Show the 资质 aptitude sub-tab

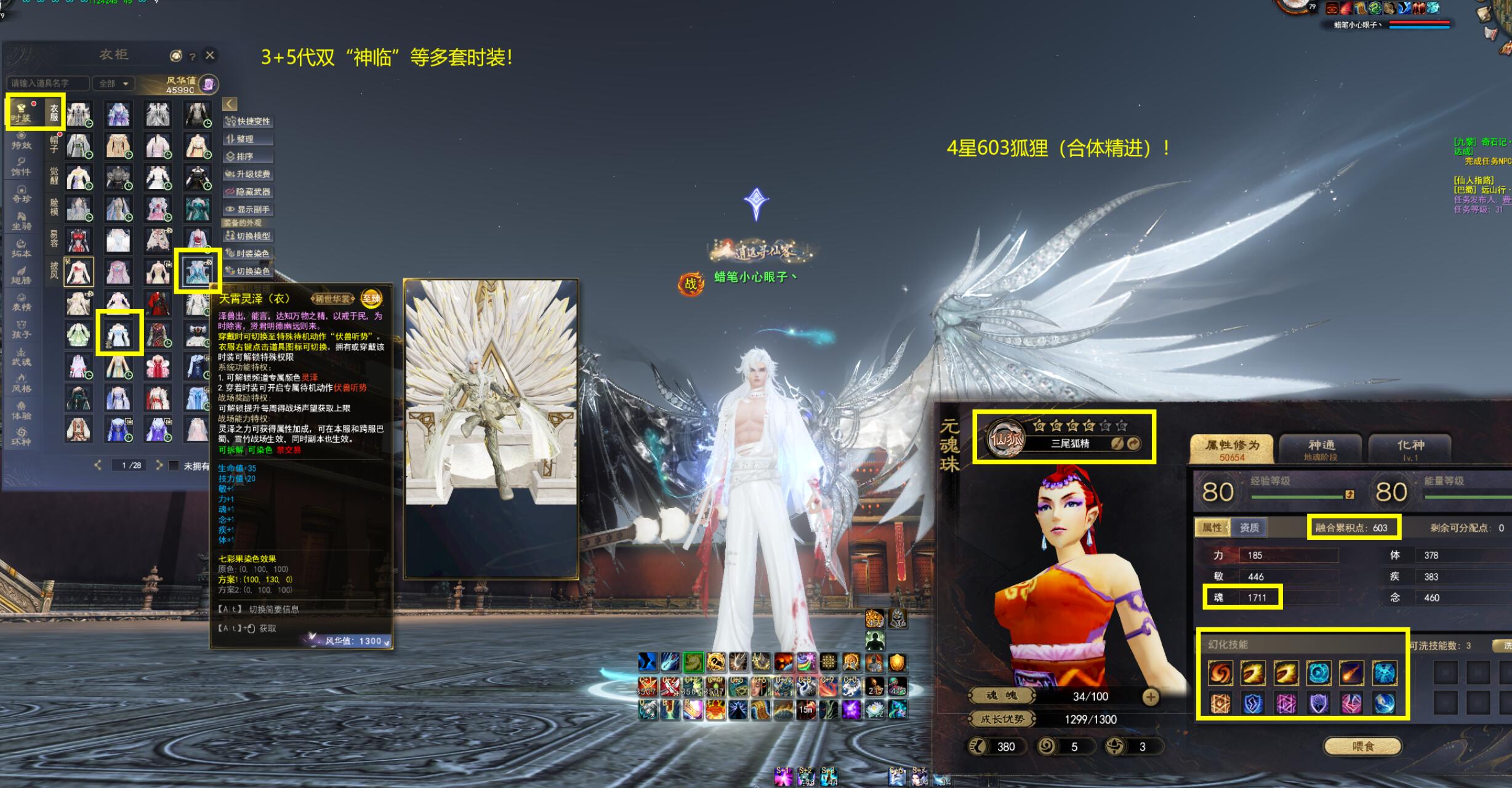(x=1249, y=528)
